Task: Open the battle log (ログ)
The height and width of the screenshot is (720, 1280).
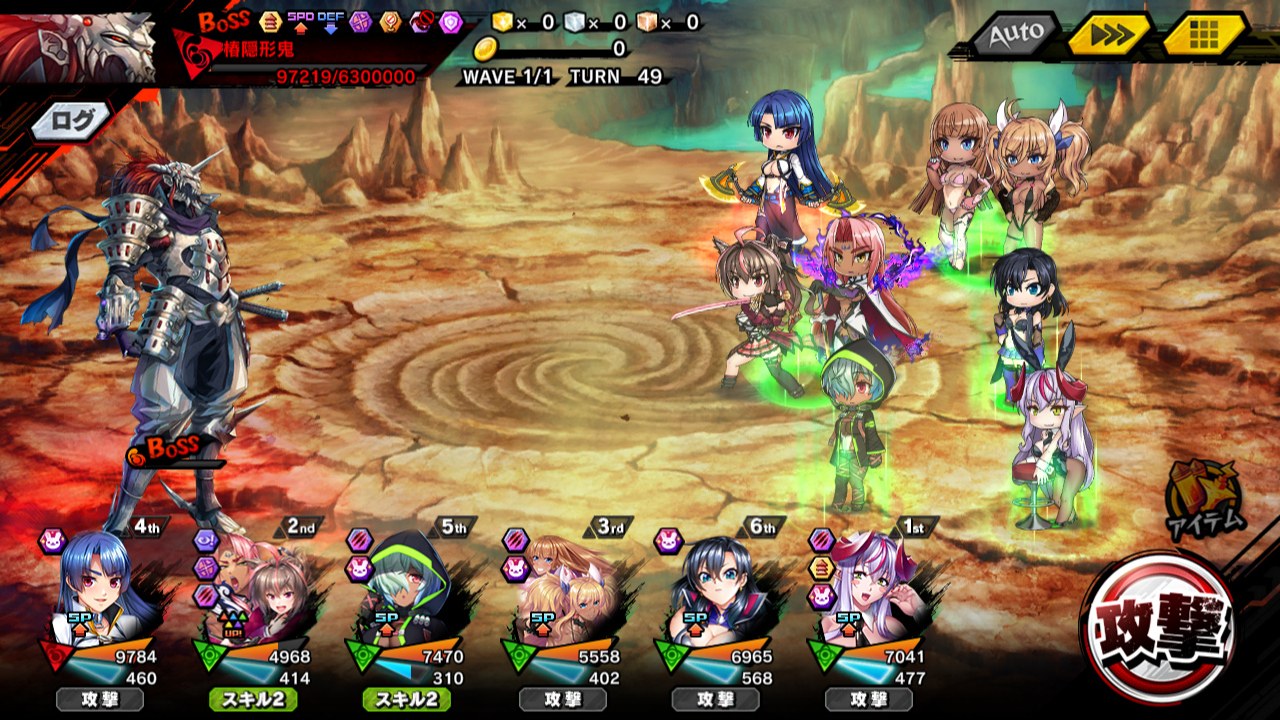Action: 72,121
